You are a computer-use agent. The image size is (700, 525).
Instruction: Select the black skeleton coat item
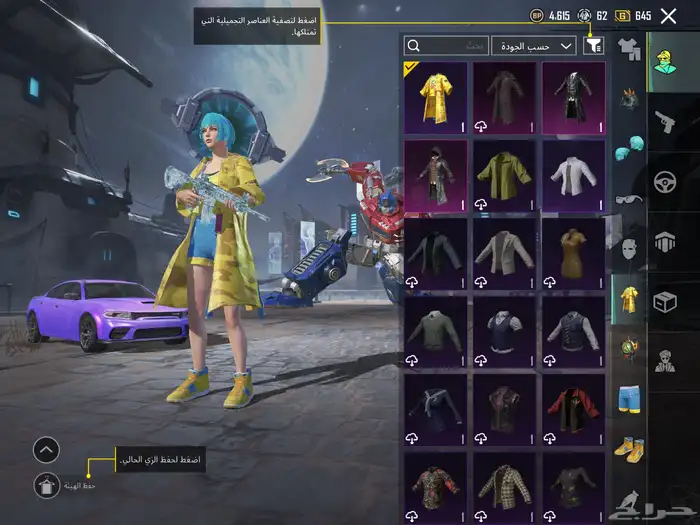(x=574, y=98)
